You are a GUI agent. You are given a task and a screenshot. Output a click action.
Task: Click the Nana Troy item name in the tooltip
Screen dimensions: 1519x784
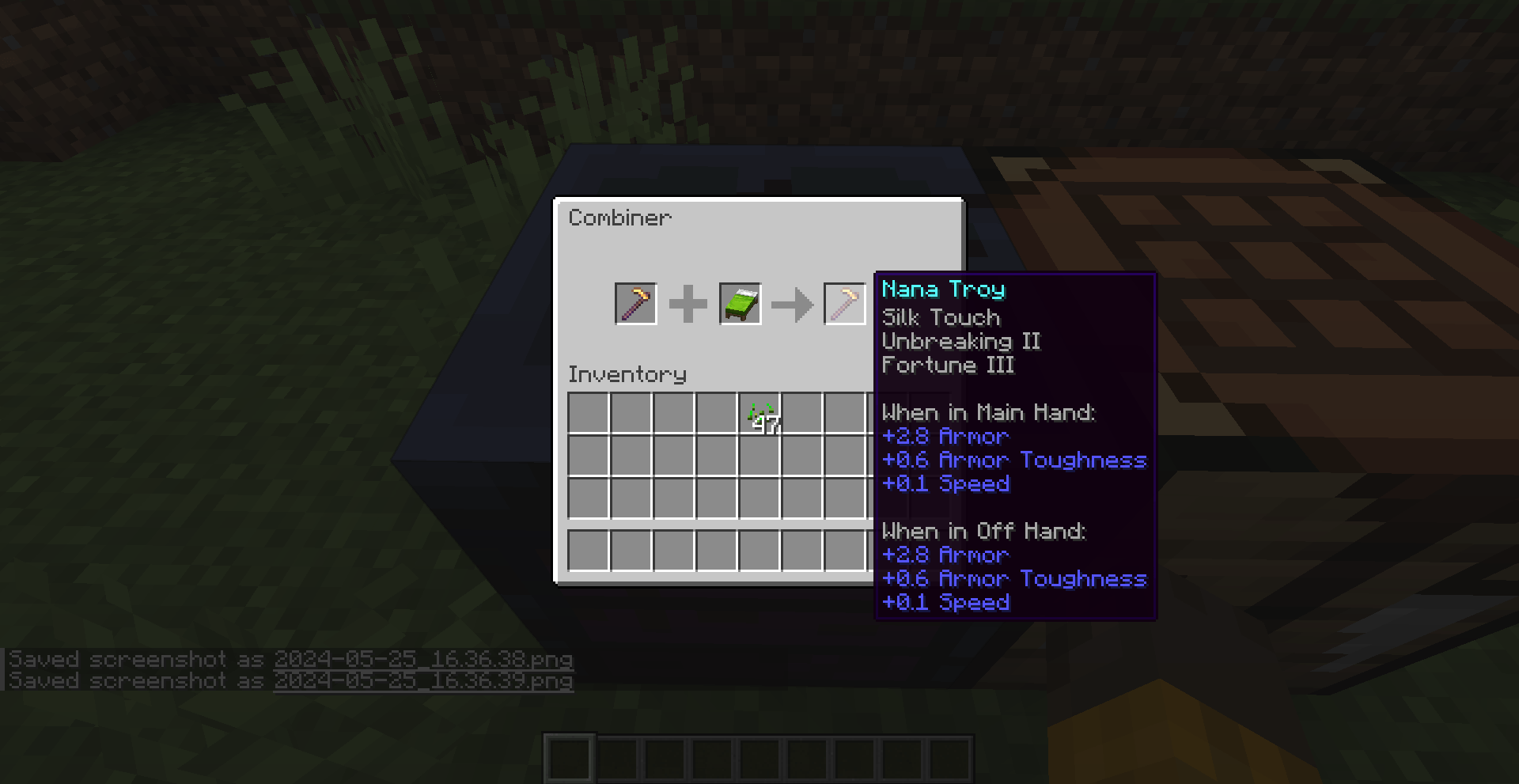pyautogui.click(x=943, y=290)
